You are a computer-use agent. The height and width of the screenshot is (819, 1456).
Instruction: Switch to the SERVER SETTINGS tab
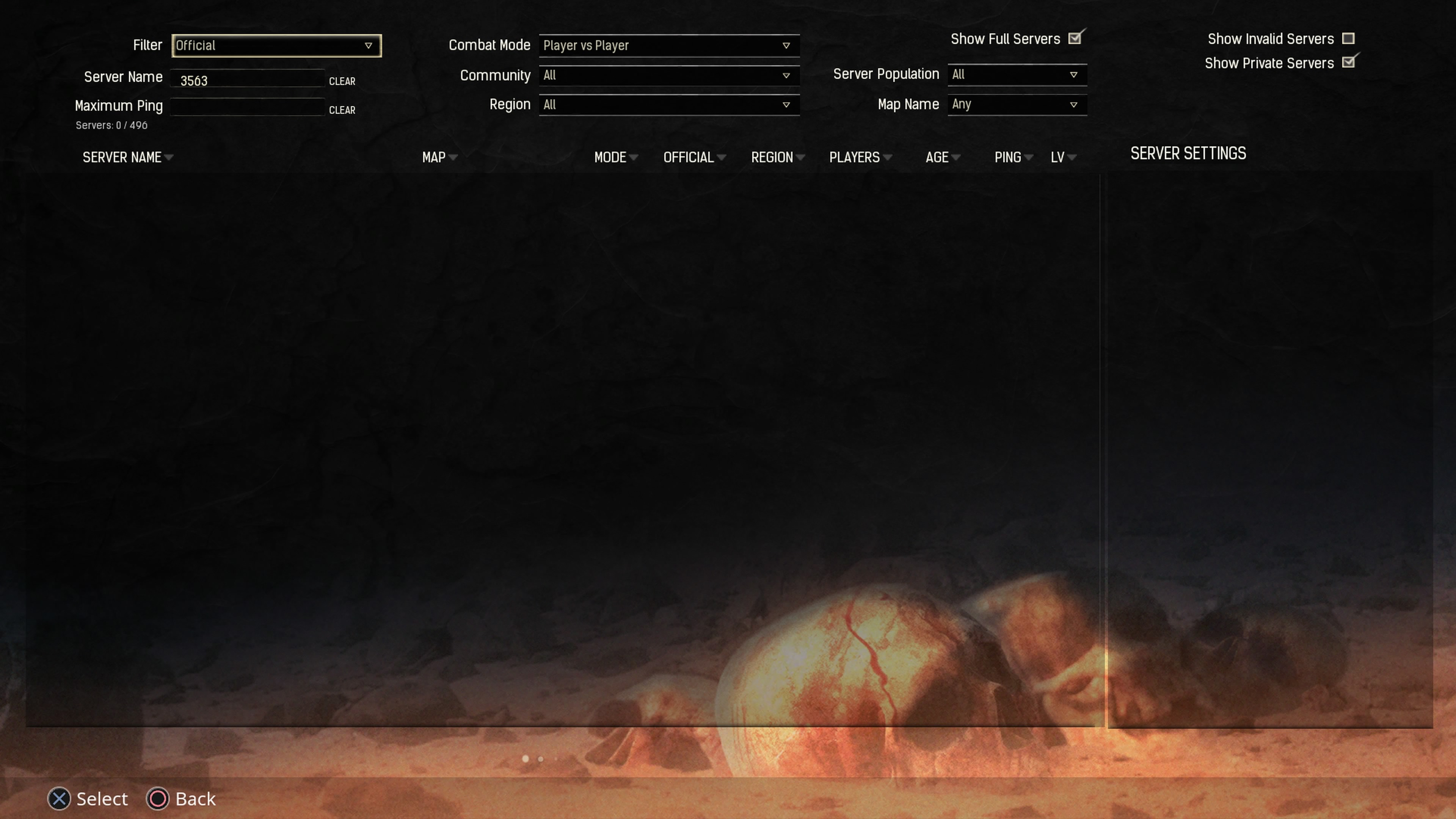pyautogui.click(x=1187, y=153)
